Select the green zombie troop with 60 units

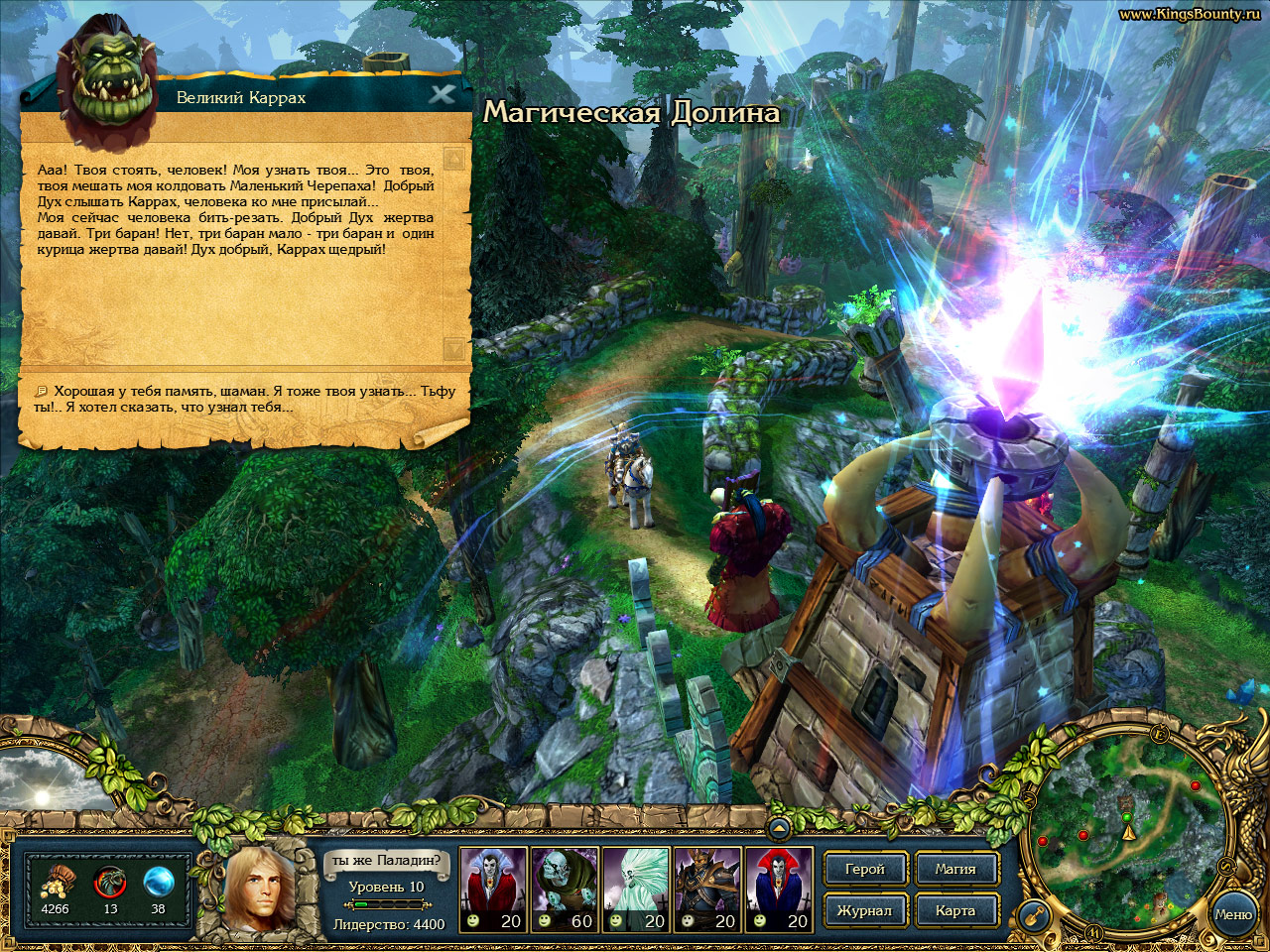pyautogui.click(x=565, y=890)
